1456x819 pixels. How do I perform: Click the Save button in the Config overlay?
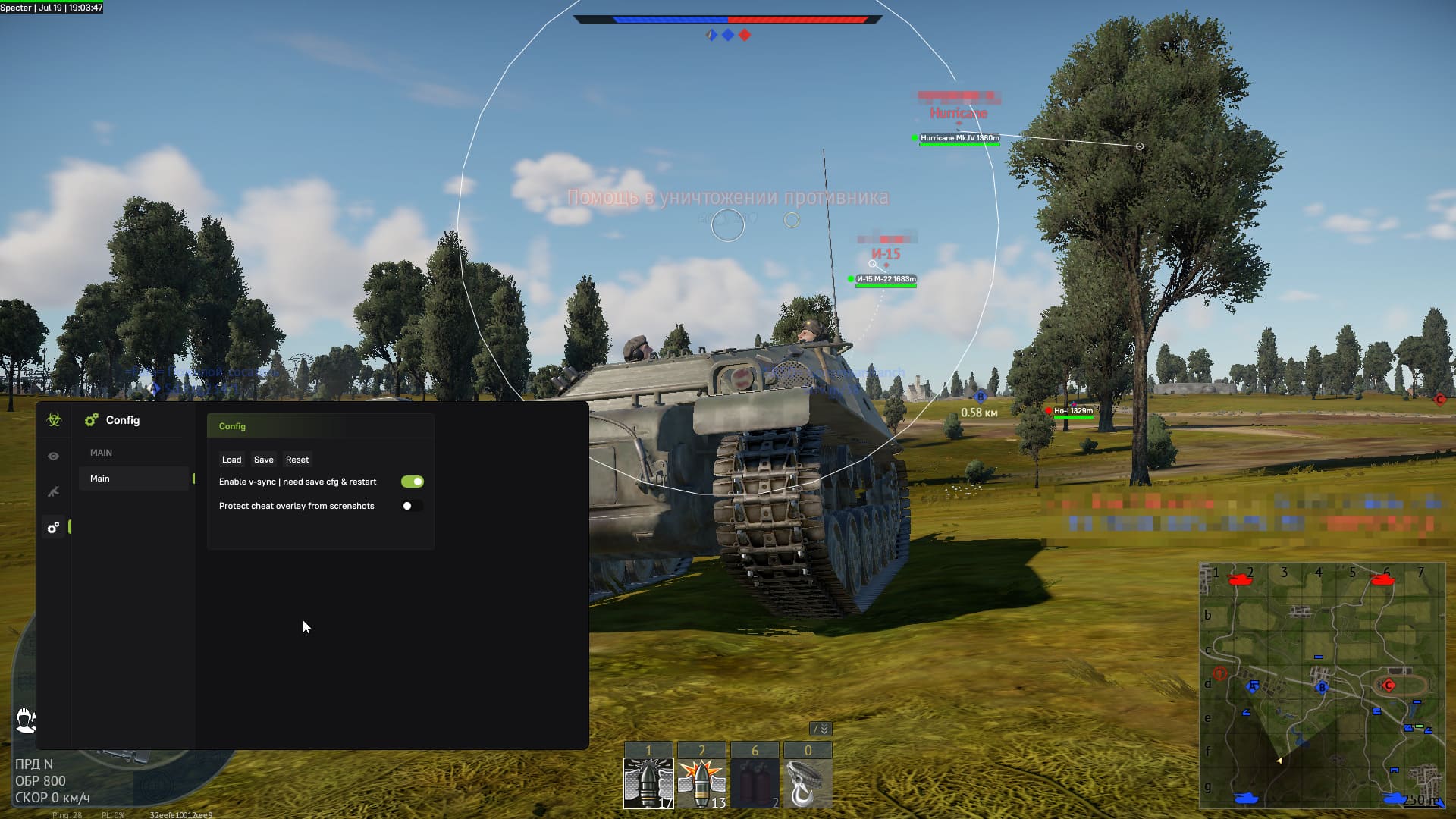pyautogui.click(x=263, y=460)
